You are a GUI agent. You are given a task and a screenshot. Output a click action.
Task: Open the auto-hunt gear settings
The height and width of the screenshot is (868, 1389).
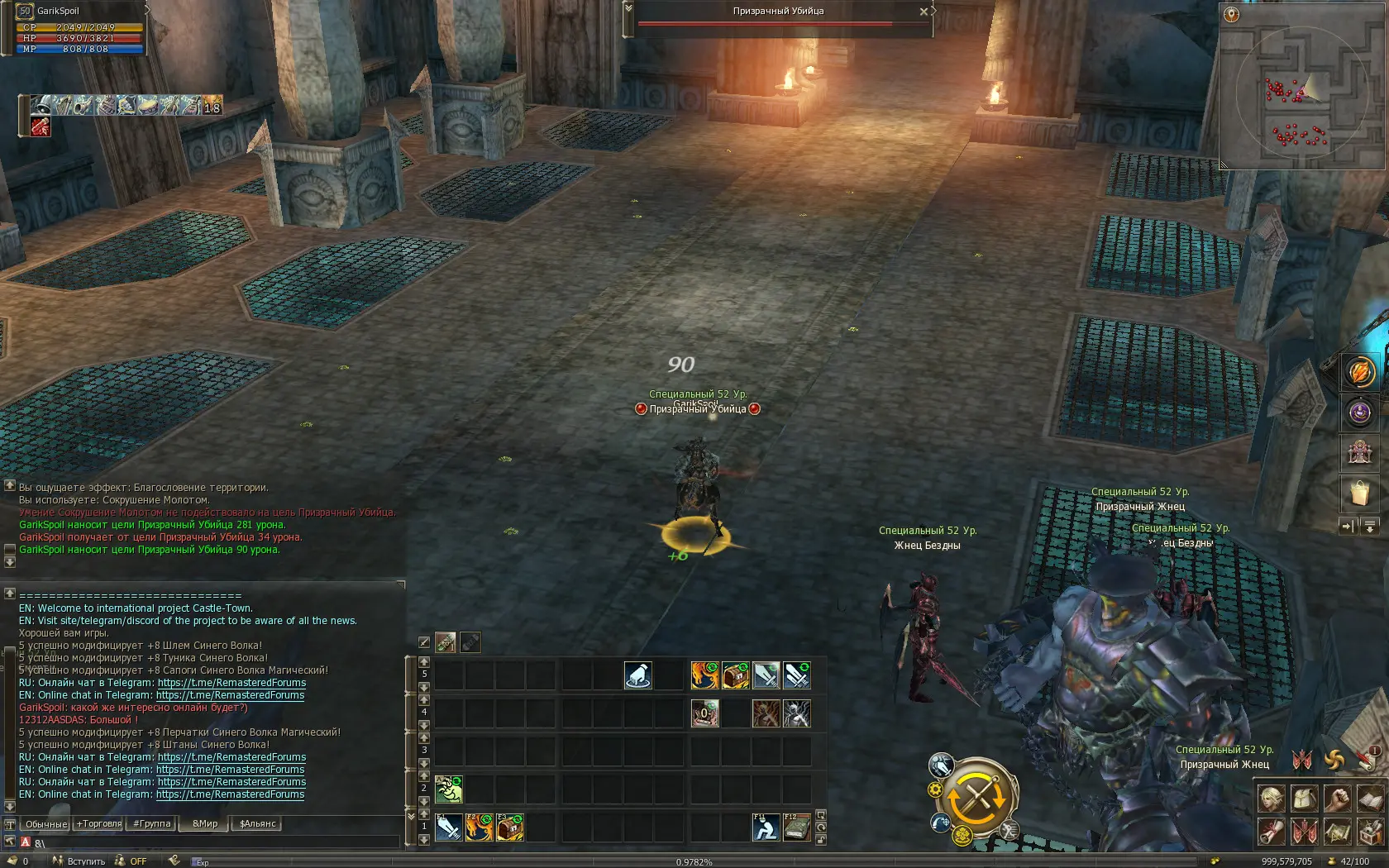[x=936, y=789]
